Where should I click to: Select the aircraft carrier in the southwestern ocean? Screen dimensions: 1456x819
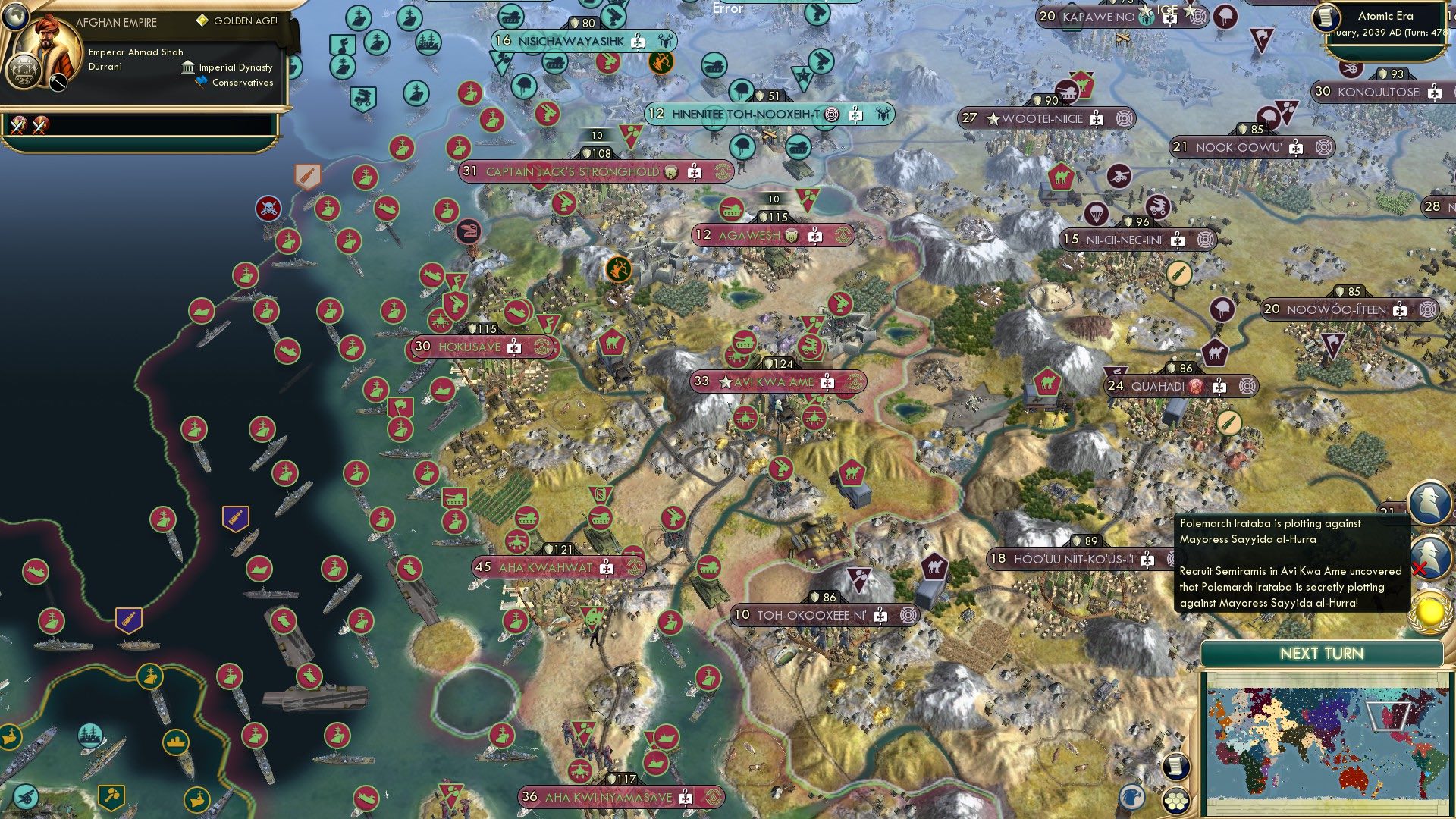(311, 700)
